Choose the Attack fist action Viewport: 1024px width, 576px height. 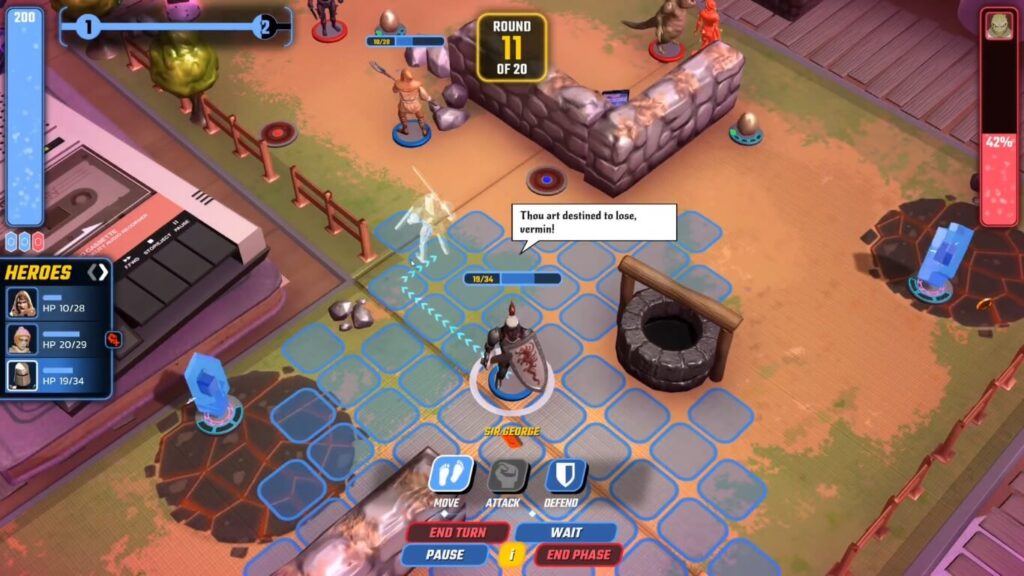pos(505,476)
